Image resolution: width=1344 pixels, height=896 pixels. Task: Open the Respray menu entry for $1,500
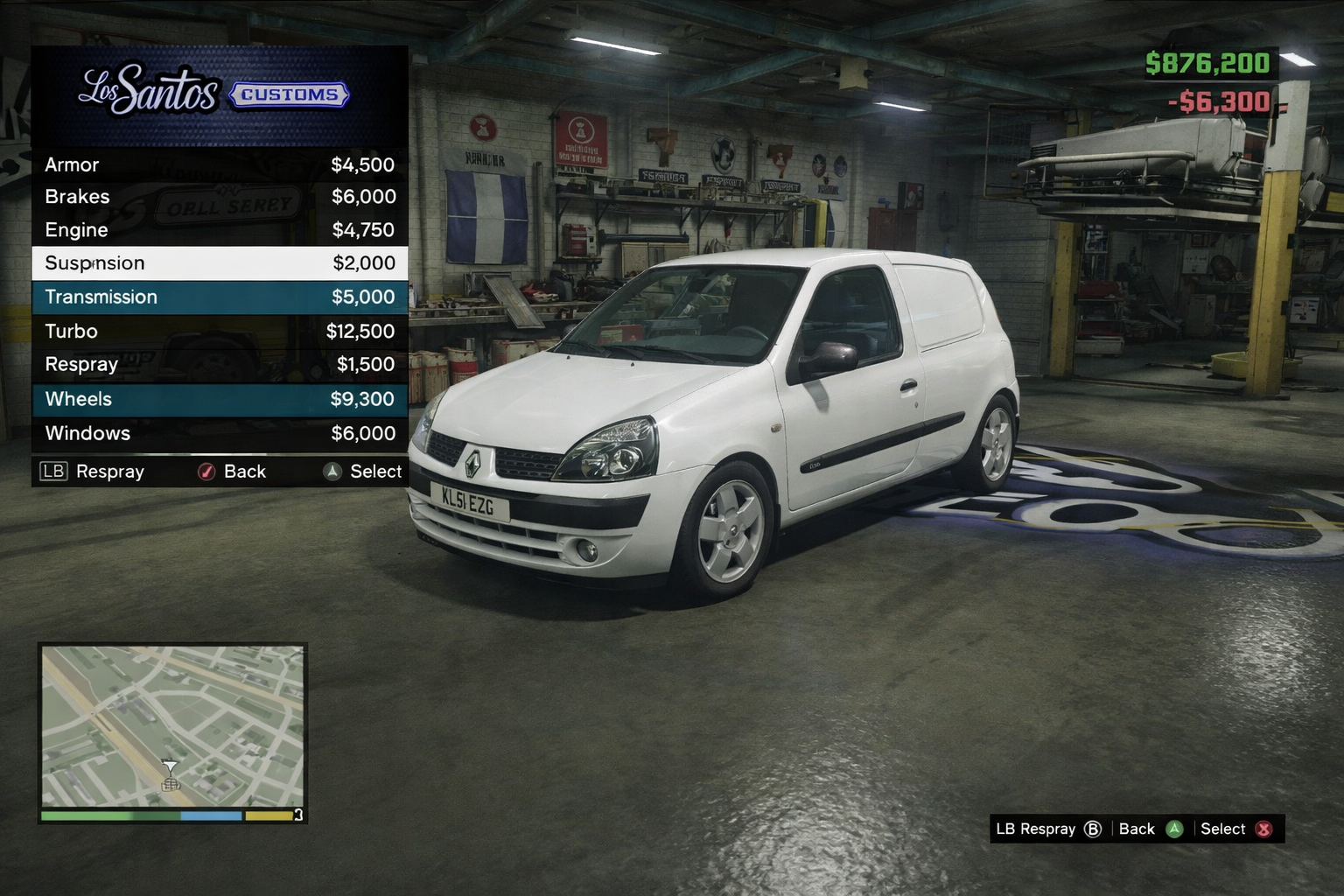point(219,364)
